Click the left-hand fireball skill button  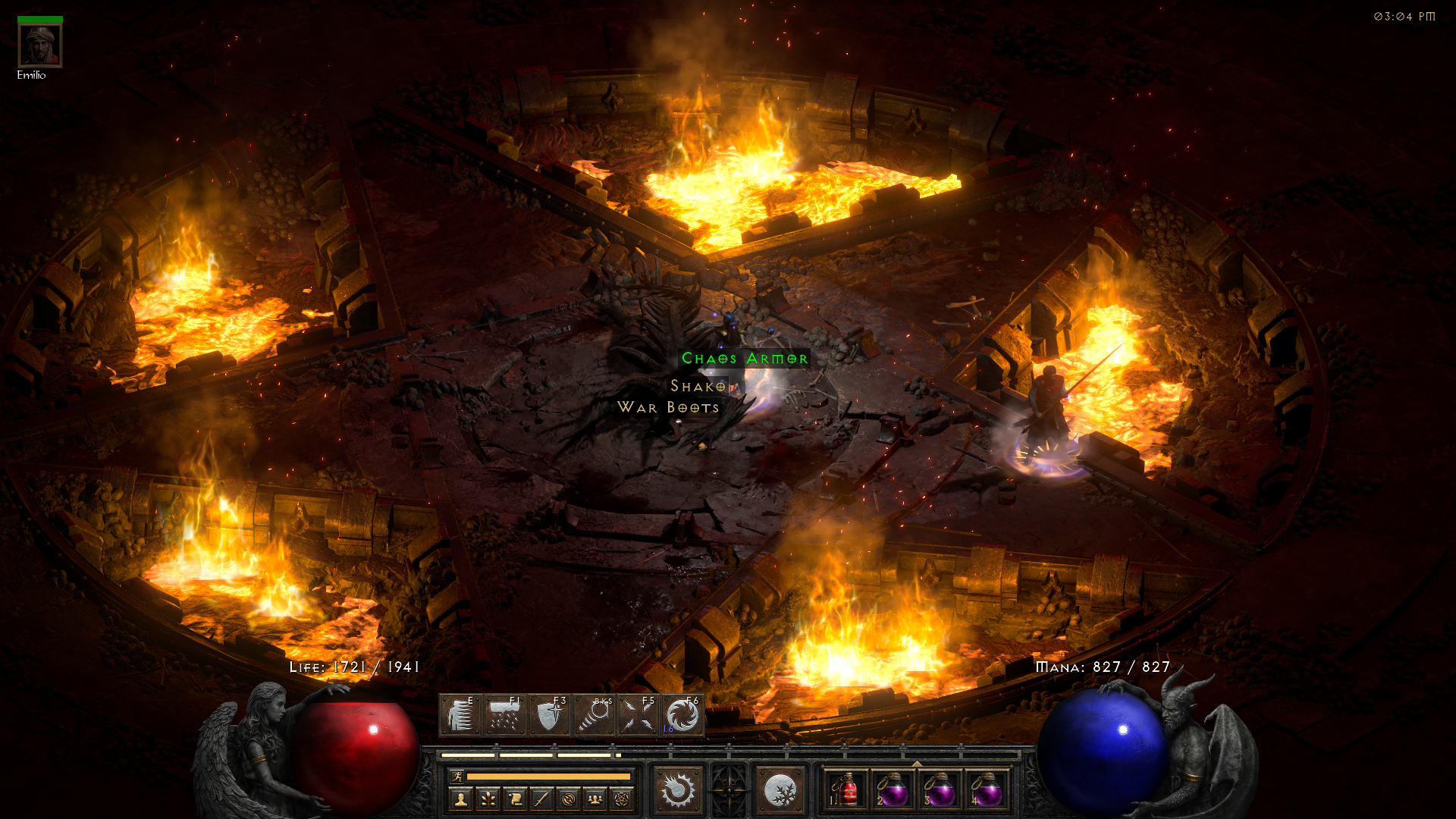coord(677,790)
